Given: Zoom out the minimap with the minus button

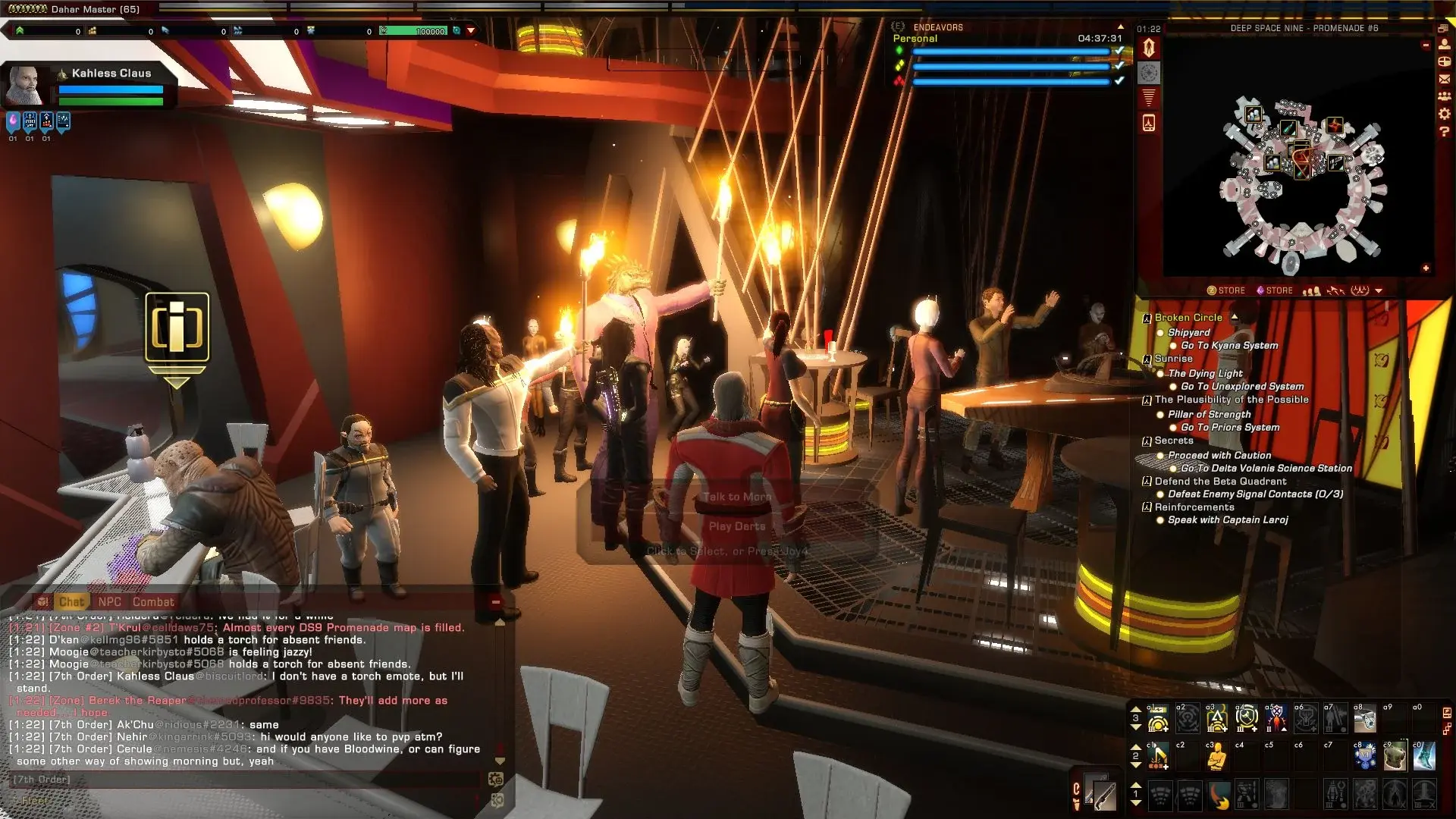Looking at the screenshot, I should [x=1426, y=45].
